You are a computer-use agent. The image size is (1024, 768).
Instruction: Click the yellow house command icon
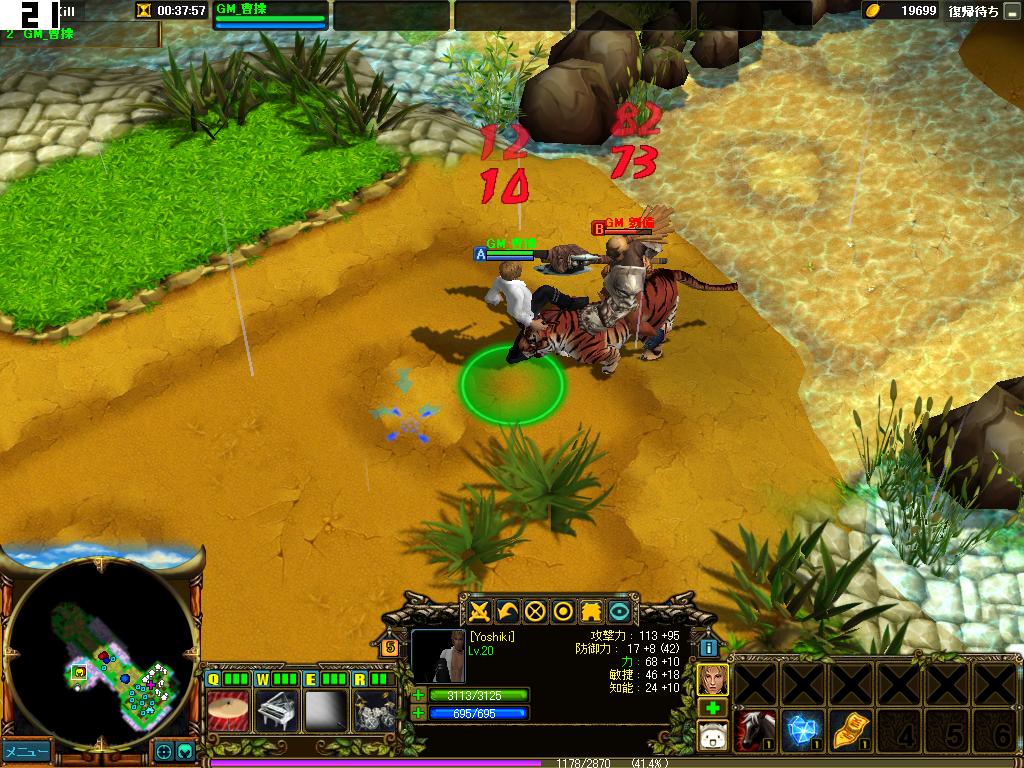592,611
